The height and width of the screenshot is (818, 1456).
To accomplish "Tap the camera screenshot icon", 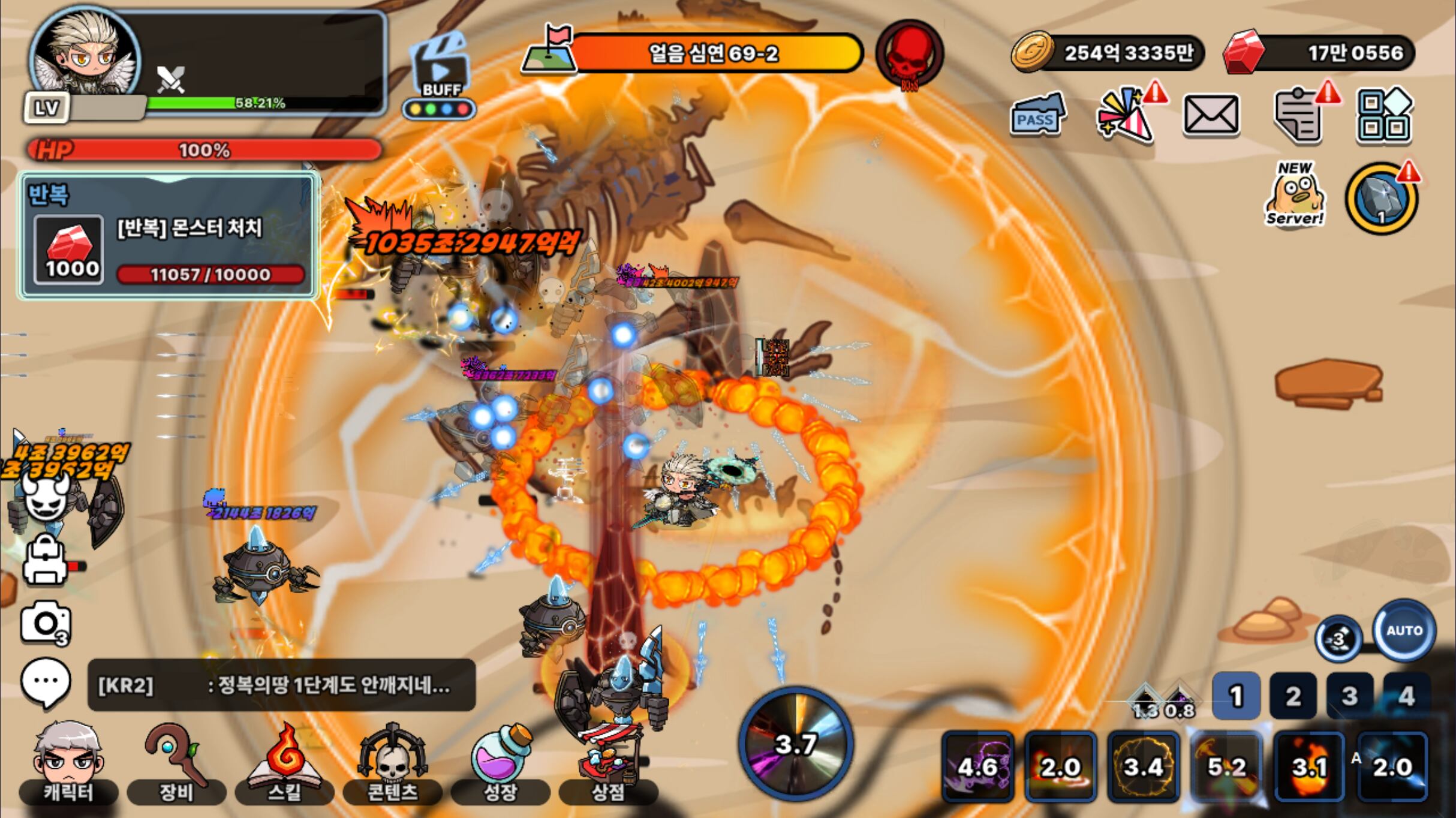I will (x=46, y=623).
